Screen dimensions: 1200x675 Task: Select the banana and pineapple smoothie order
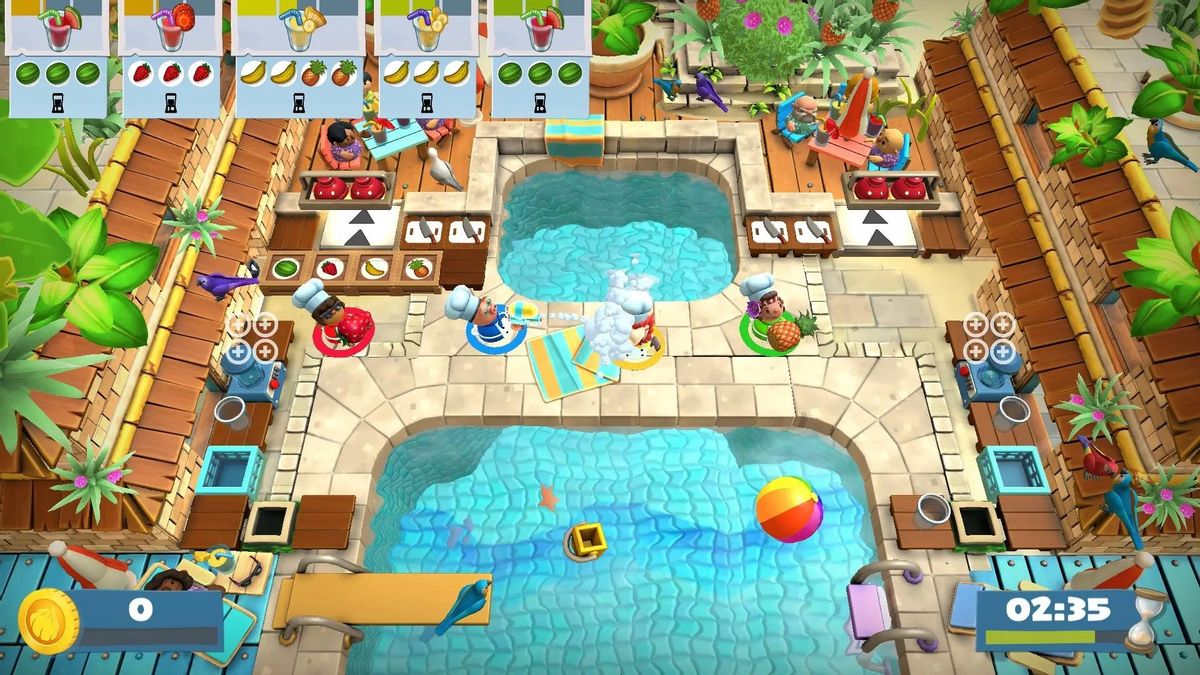(298, 58)
